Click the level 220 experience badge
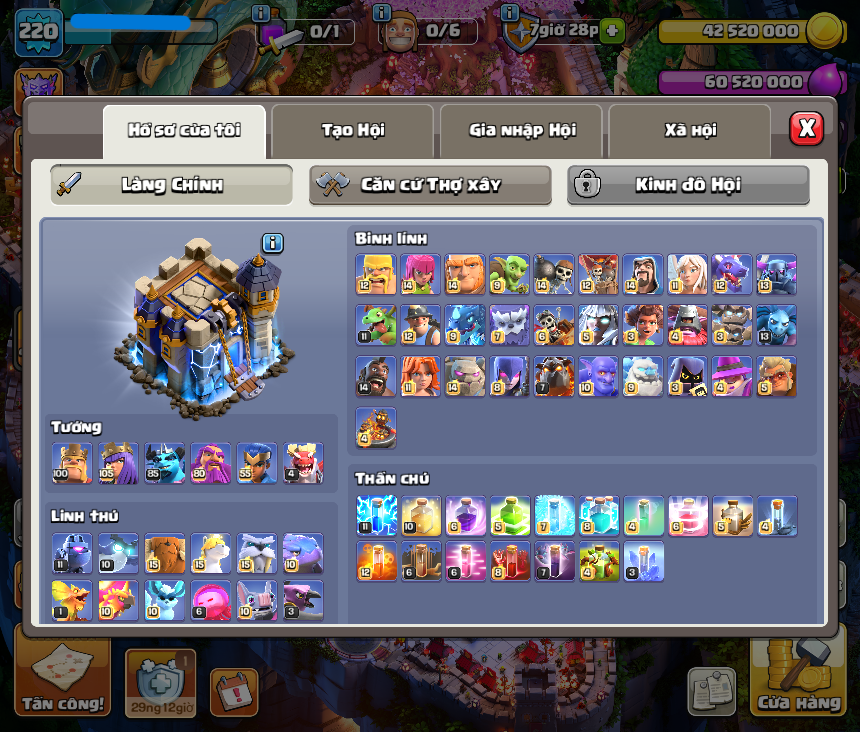Viewport: 860px width, 732px height. [x=38, y=32]
